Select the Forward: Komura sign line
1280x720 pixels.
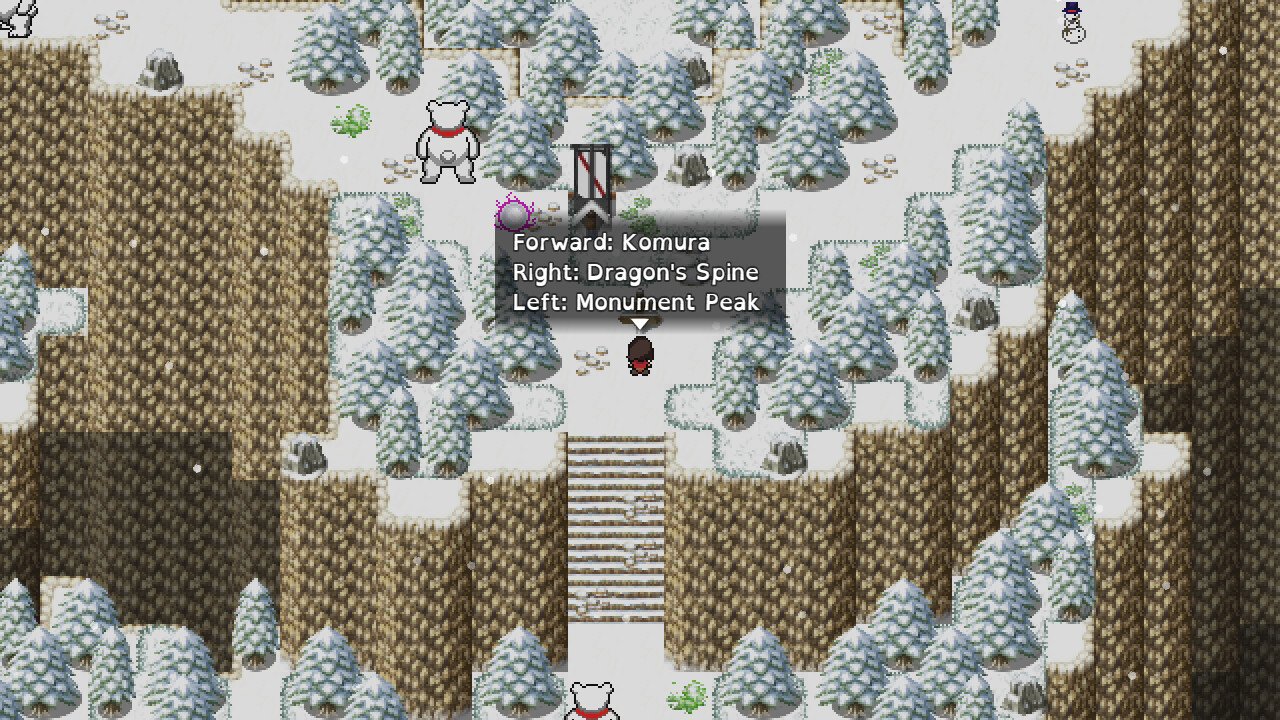click(612, 242)
